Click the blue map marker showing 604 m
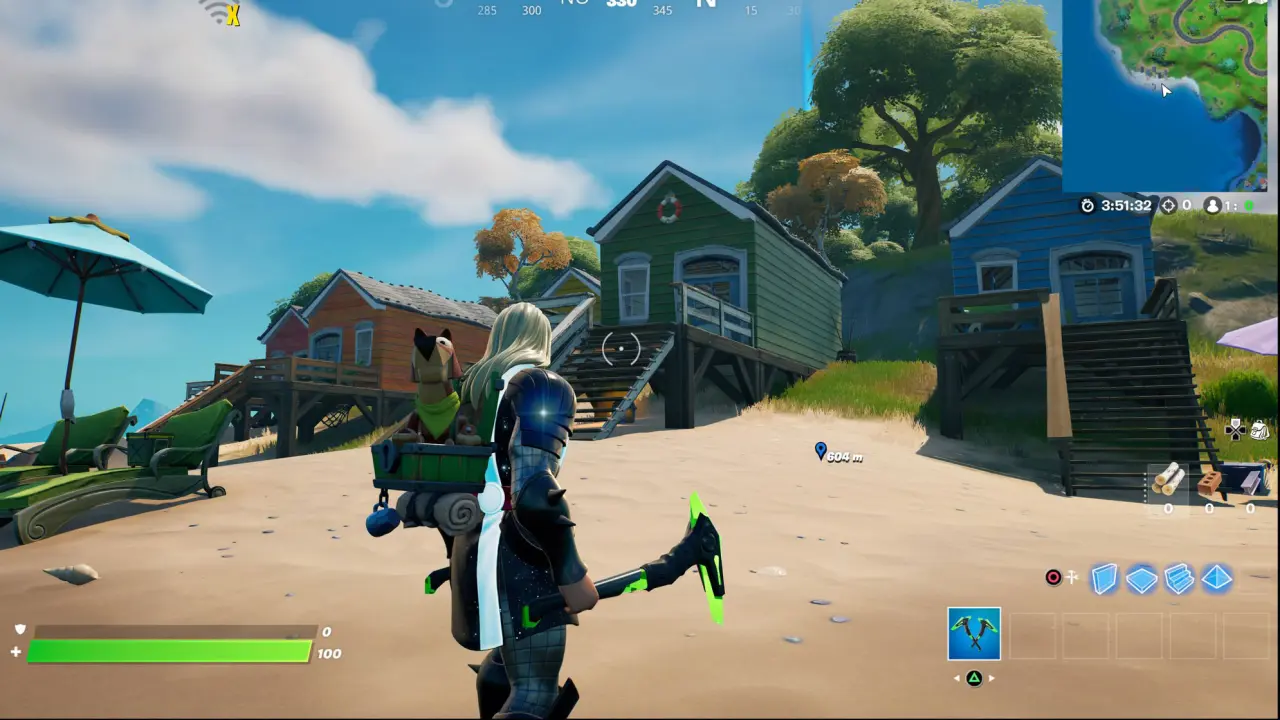 pos(821,452)
